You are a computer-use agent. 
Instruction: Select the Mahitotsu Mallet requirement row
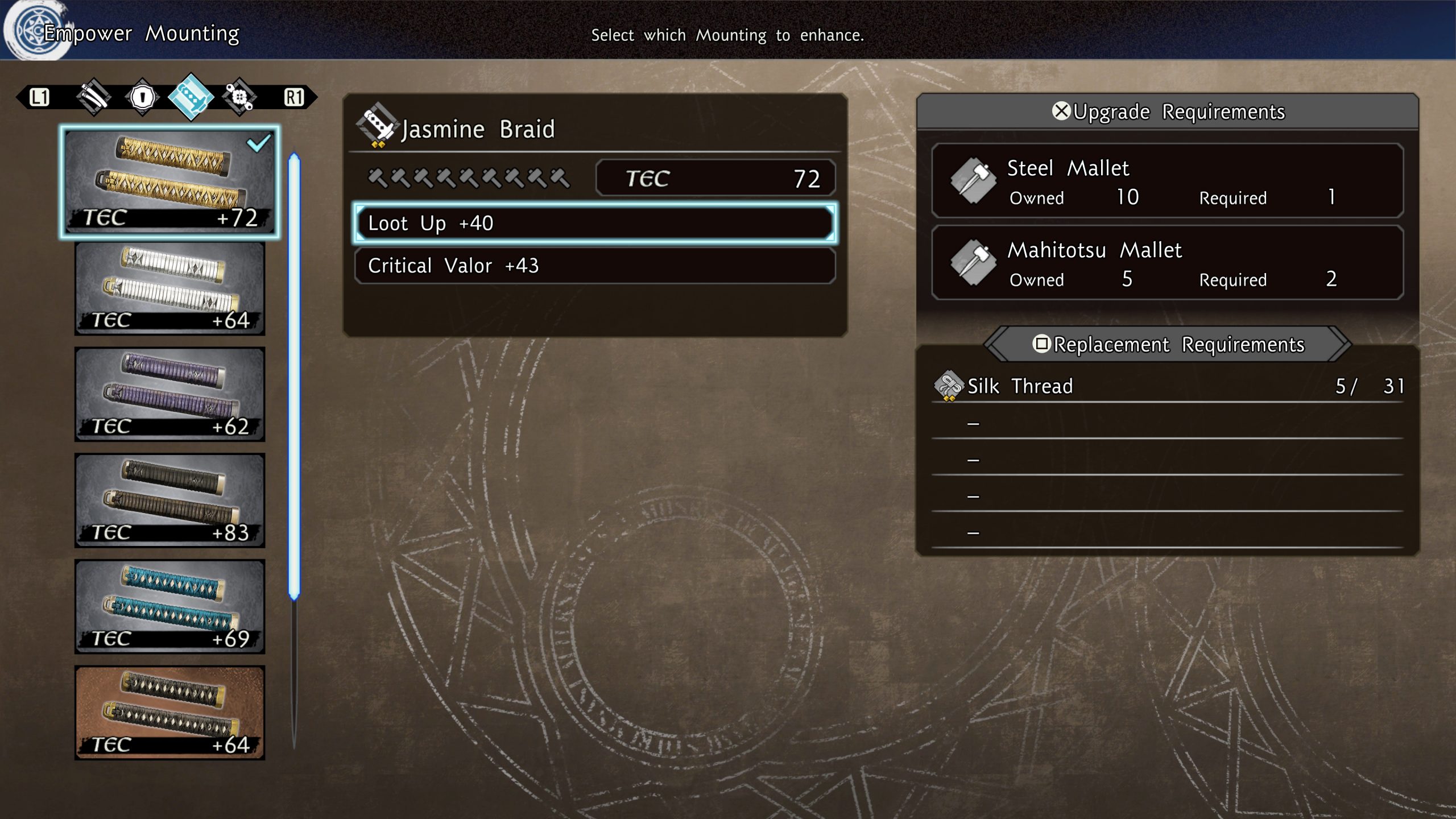pos(1167,263)
